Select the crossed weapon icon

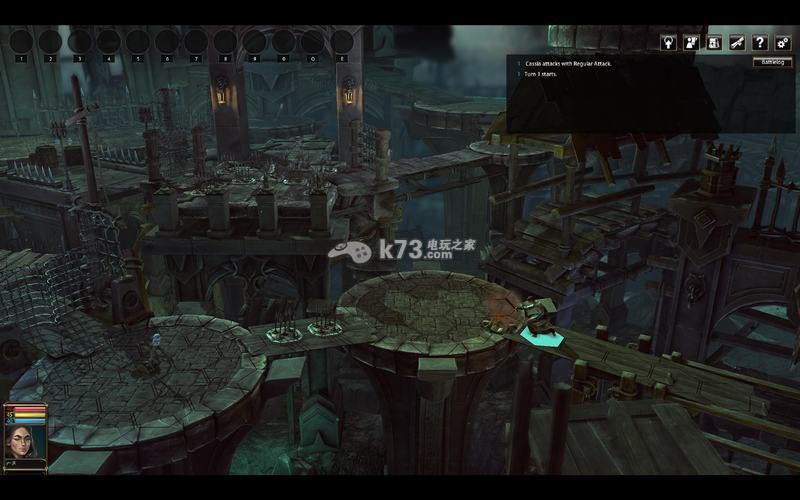coord(737,43)
